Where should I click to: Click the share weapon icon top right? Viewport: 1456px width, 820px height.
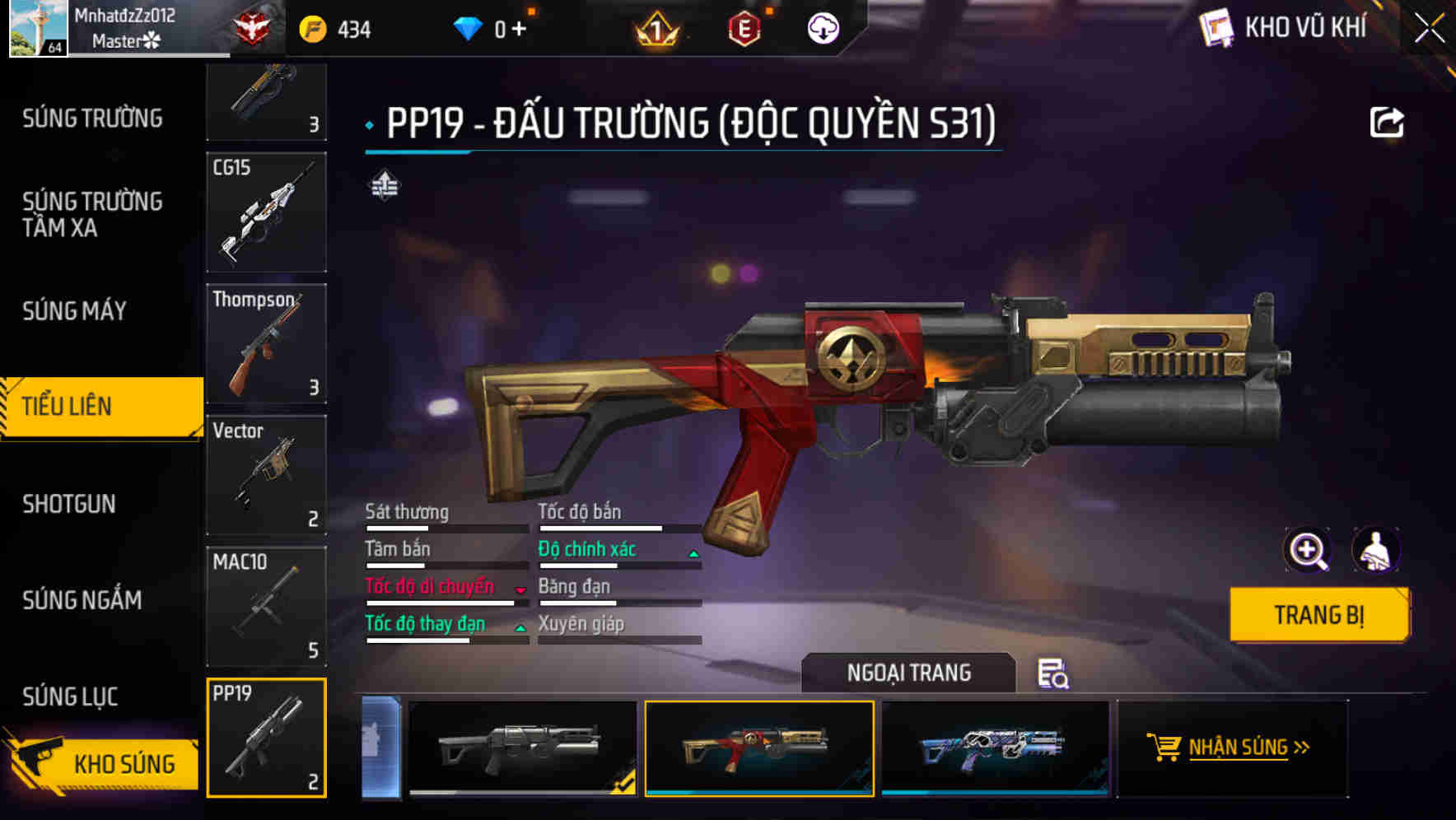click(1388, 122)
